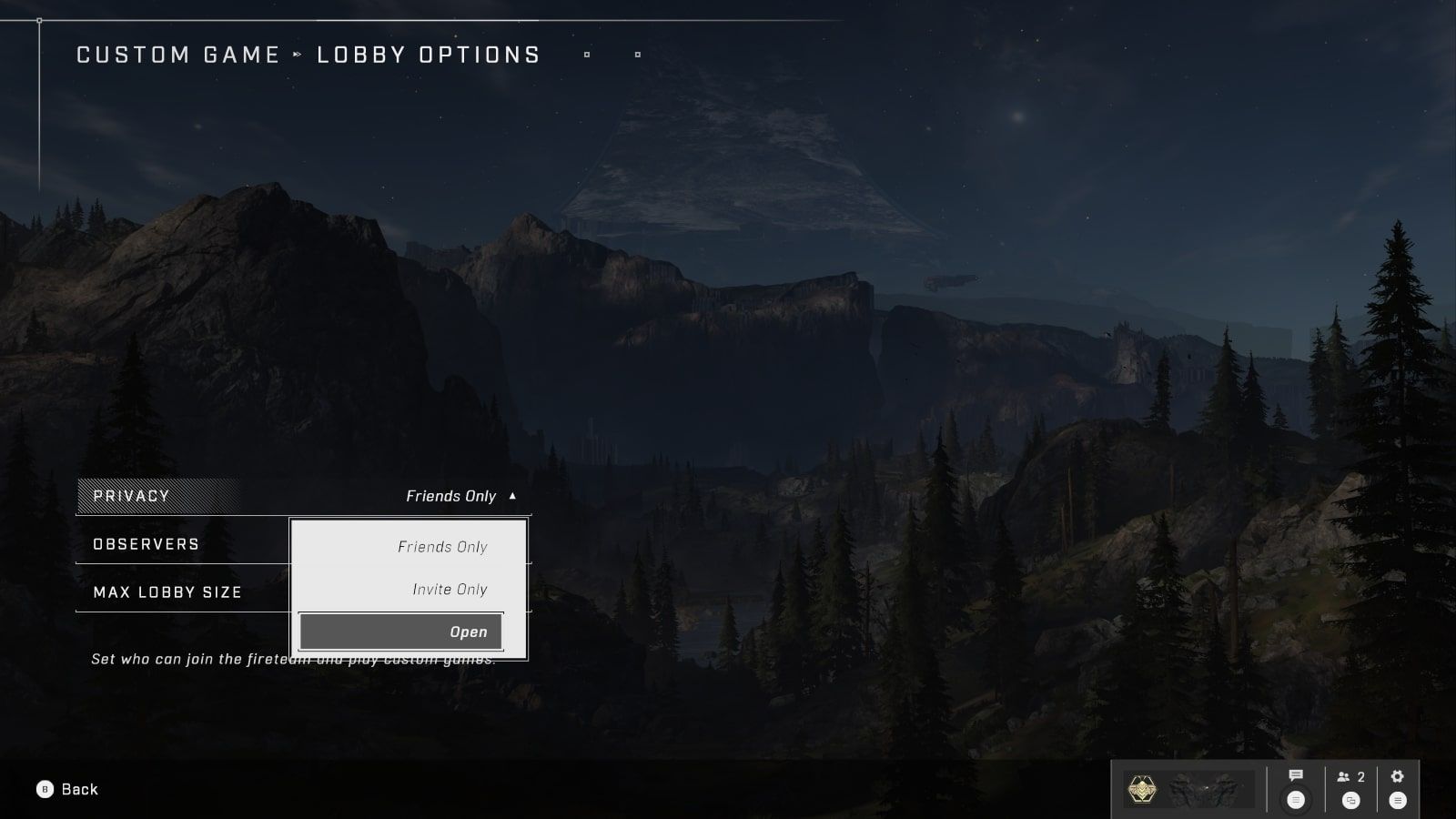Select the Observers setting row
The image size is (1456, 819).
pos(182,544)
